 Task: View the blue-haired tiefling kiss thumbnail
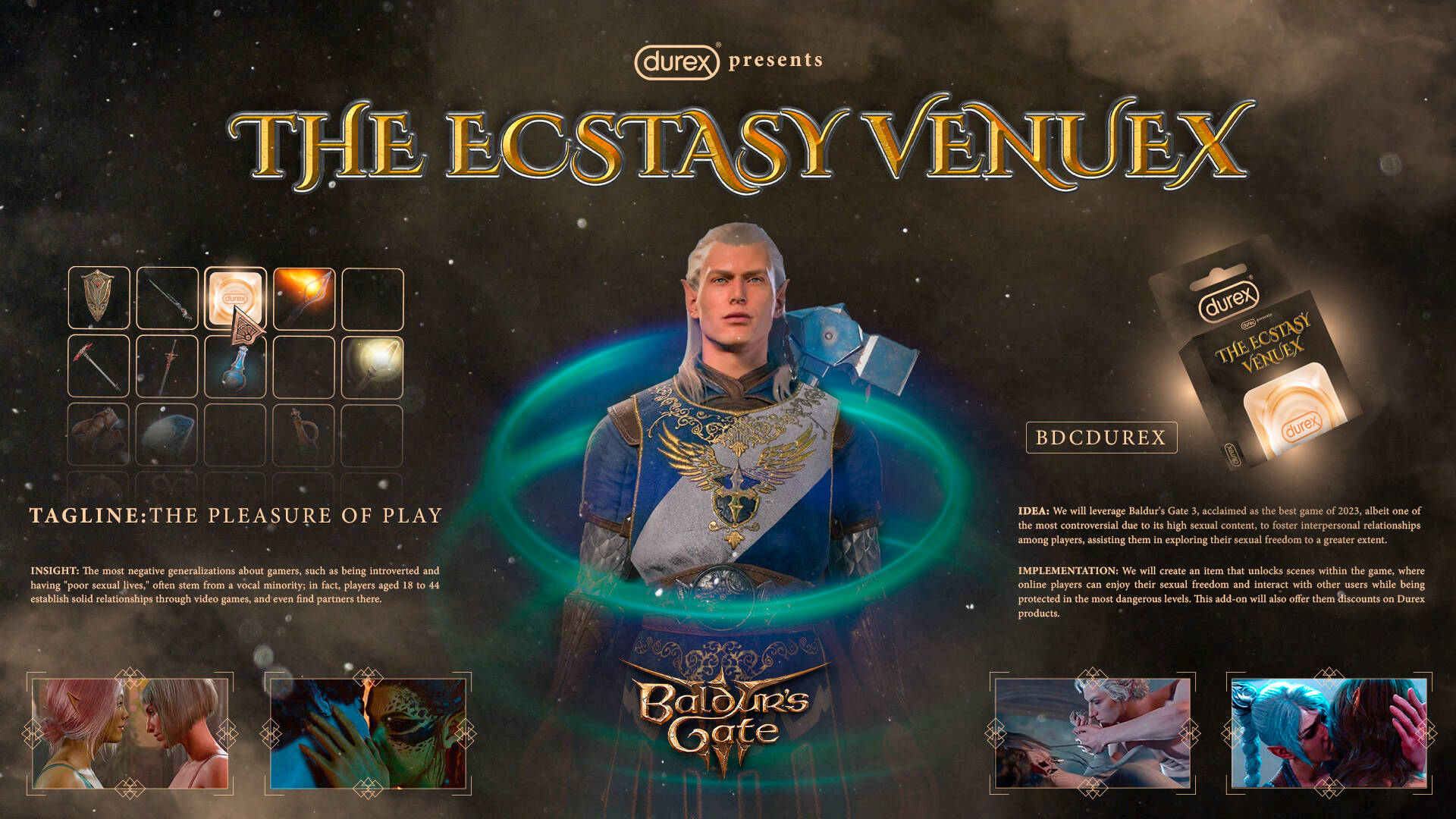coord(1329,733)
